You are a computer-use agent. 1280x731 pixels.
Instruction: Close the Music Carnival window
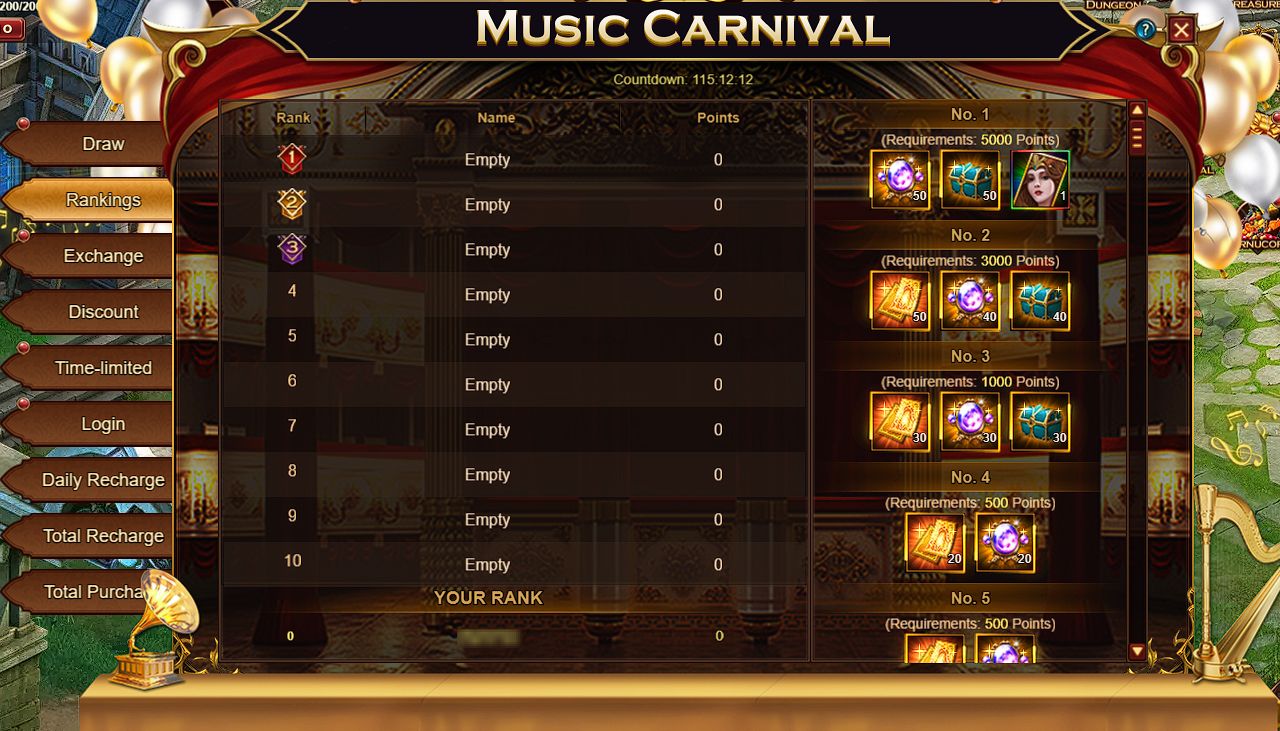coord(1182,30)
